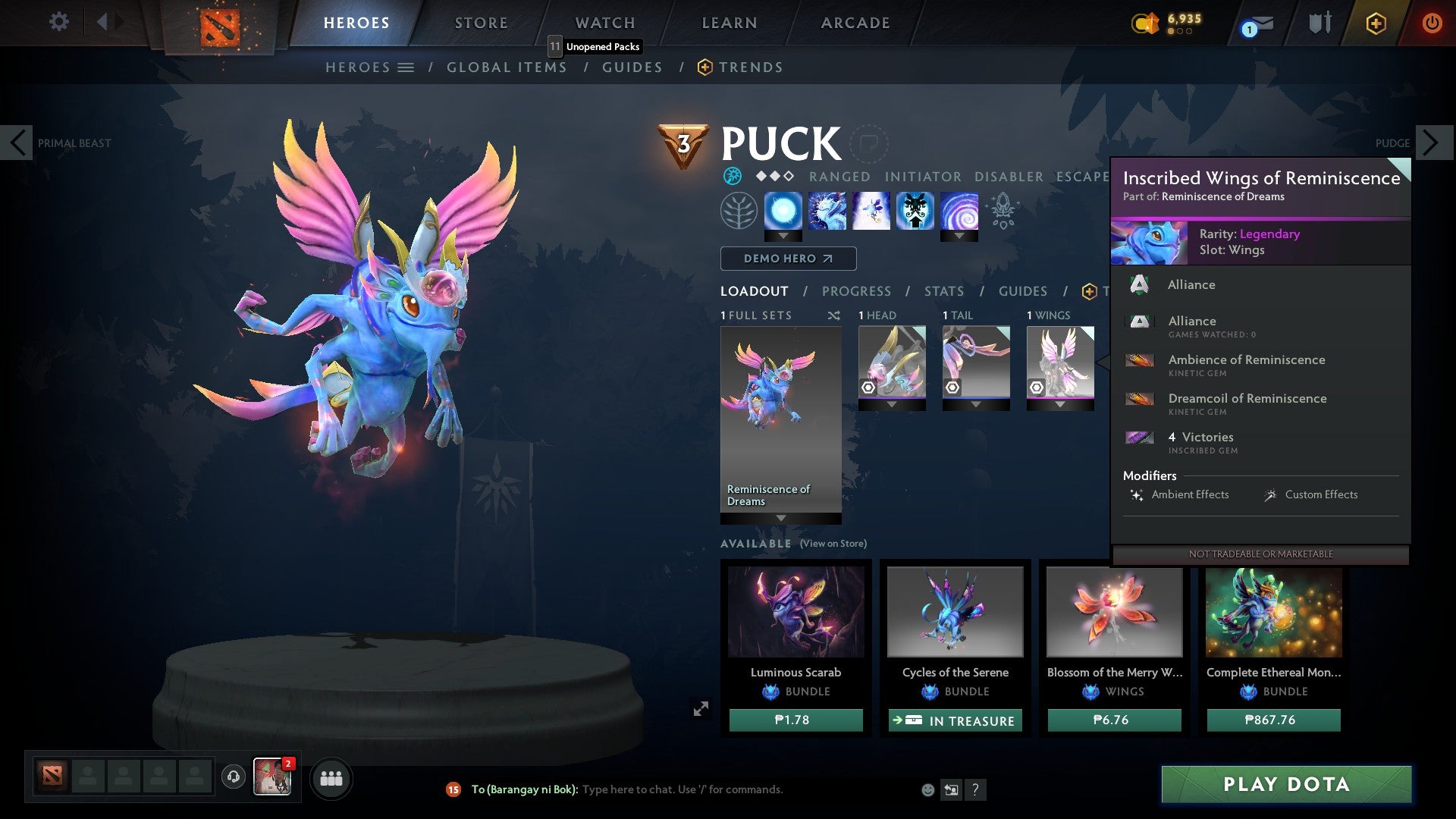Switch to the STATS tab
Screen dimensions: 1456x819
click(943, 290)
